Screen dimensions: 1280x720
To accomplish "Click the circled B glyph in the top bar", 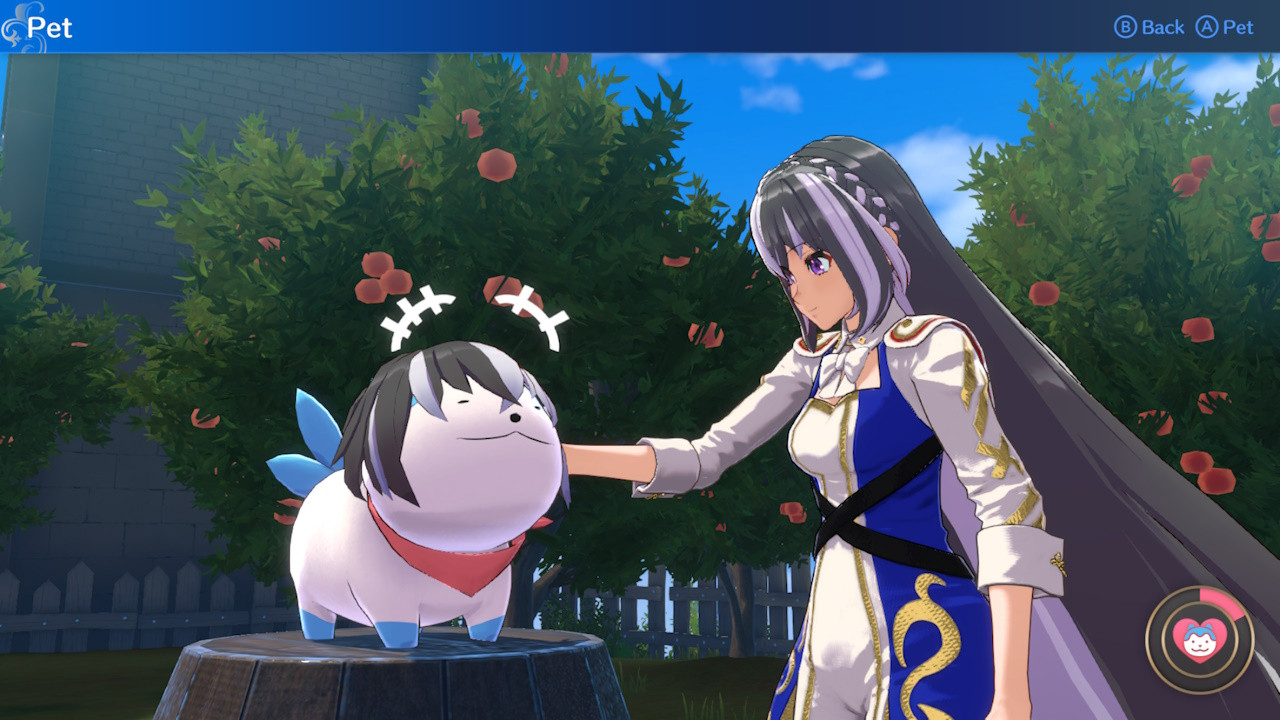I will 1127,27.
